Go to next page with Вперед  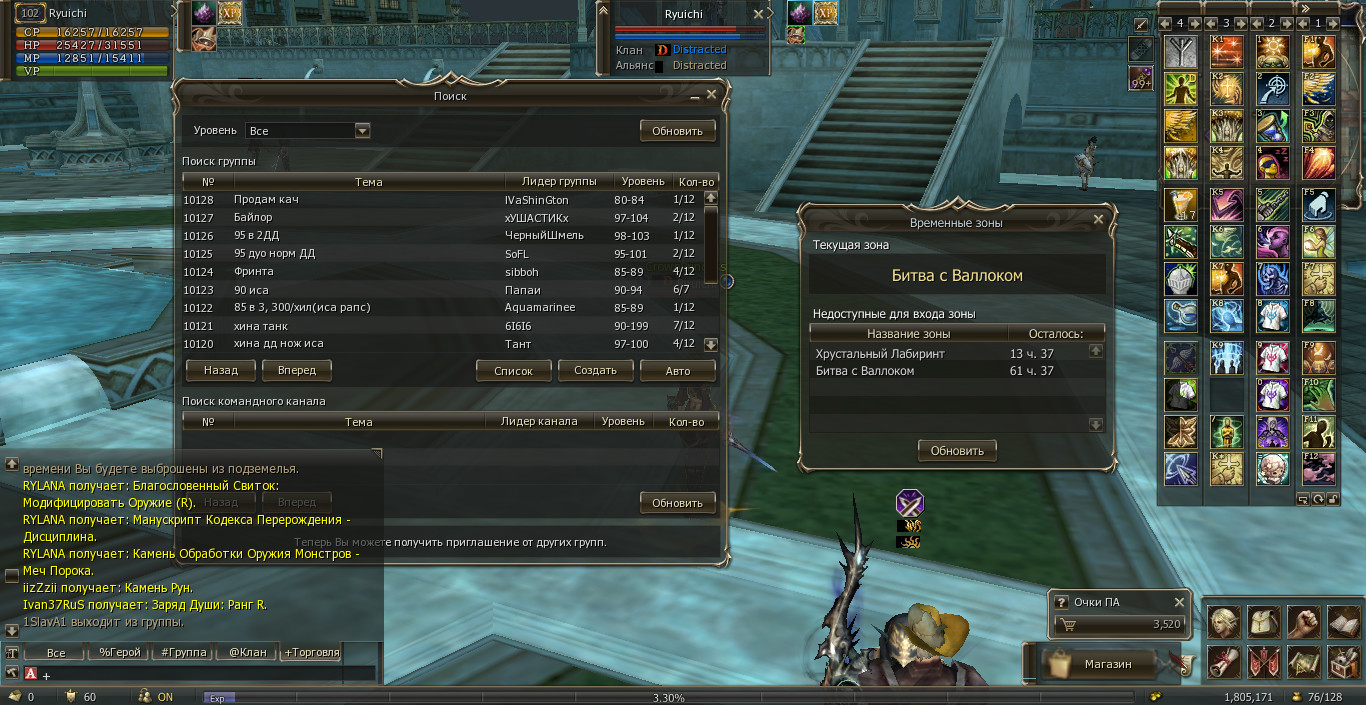[297, 370]
